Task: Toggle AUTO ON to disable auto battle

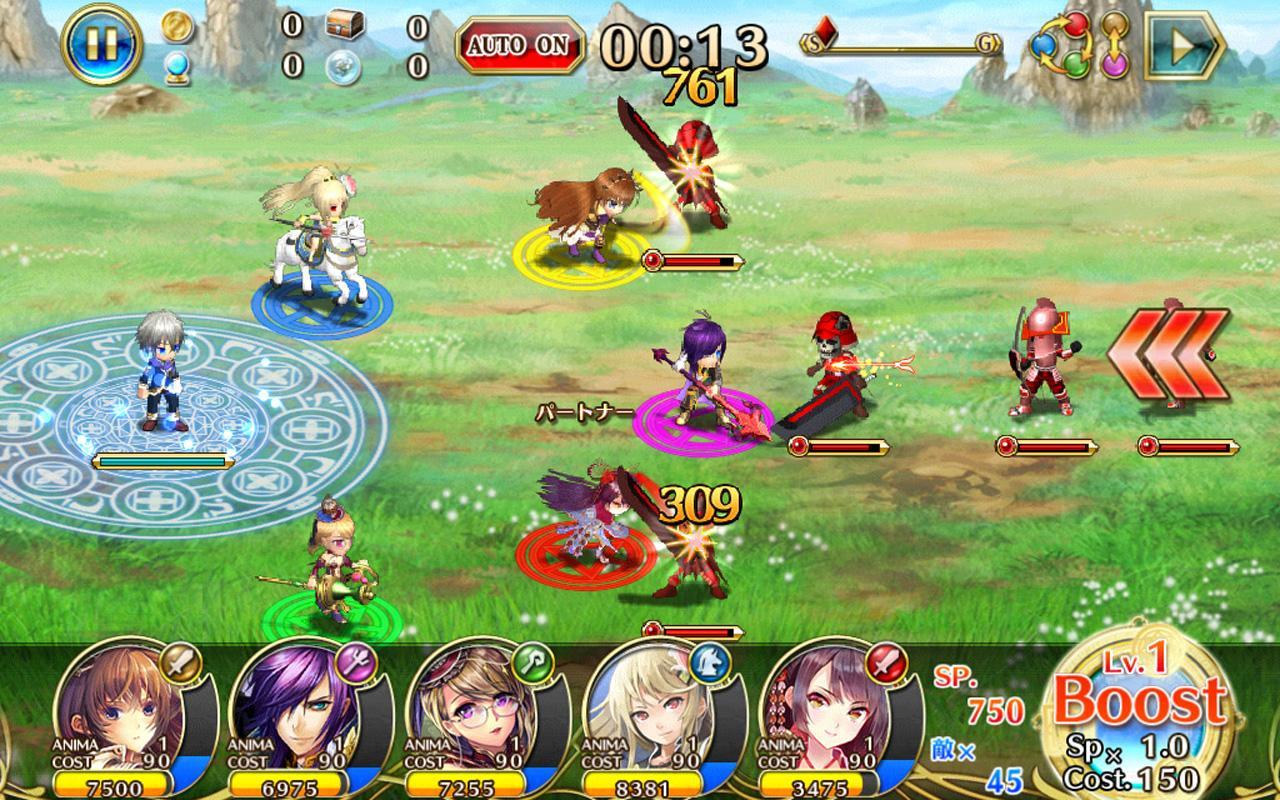Action: click(516, 44)
